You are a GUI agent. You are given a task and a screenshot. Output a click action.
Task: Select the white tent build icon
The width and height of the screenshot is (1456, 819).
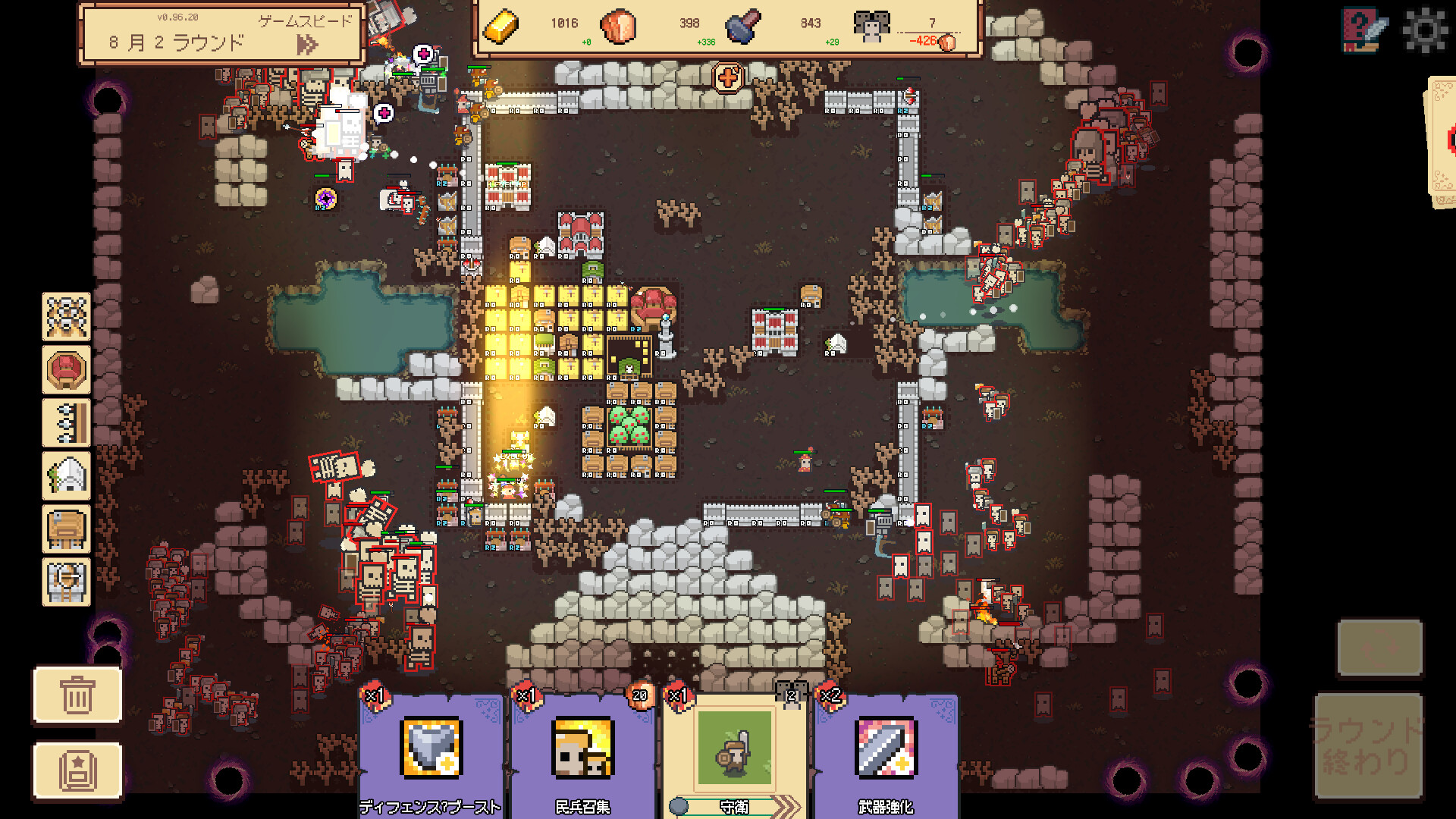click(67, 476)
